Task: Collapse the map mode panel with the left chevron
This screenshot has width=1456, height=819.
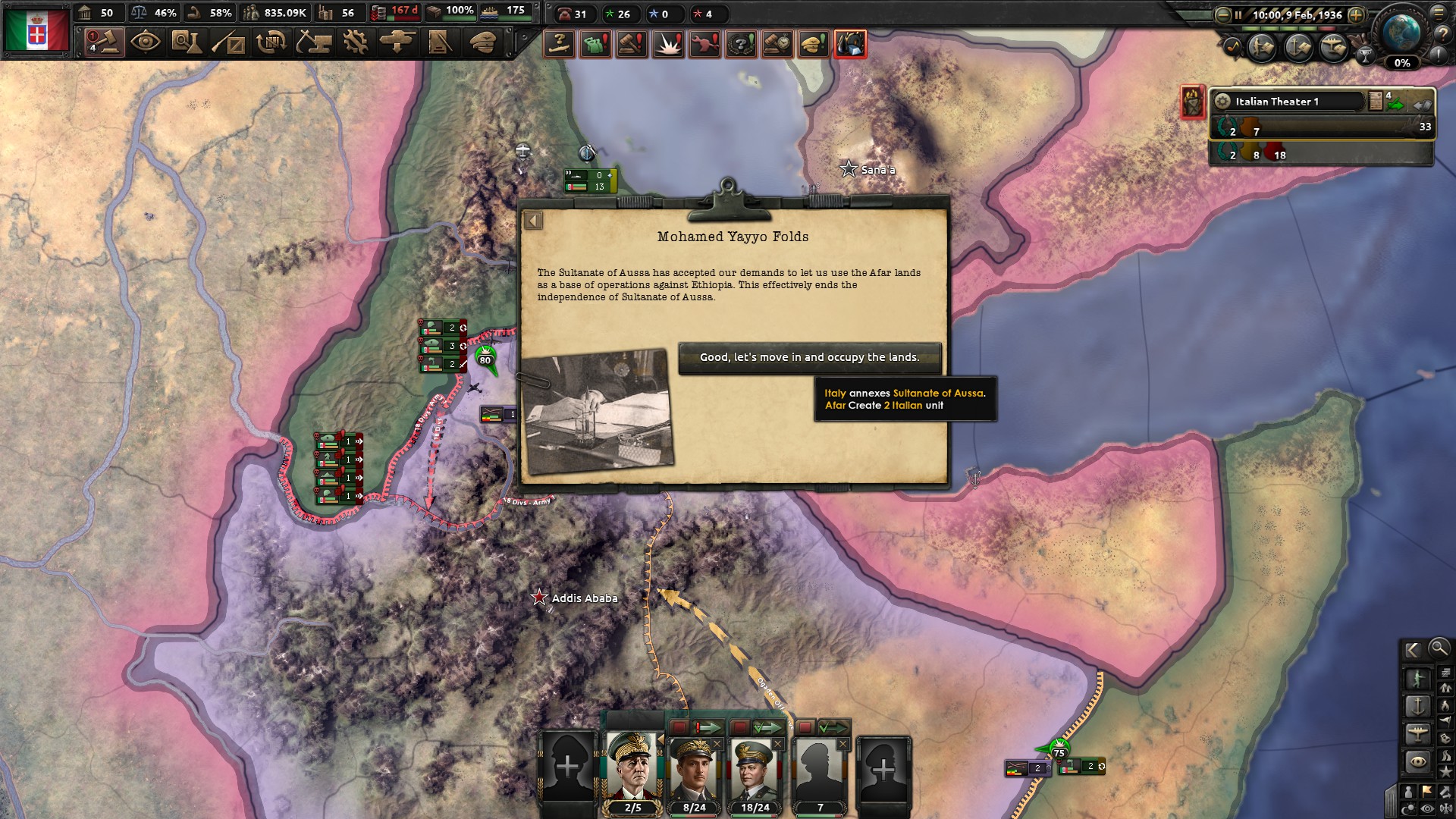Action: pyautogui.click(x=1412, y=650)
